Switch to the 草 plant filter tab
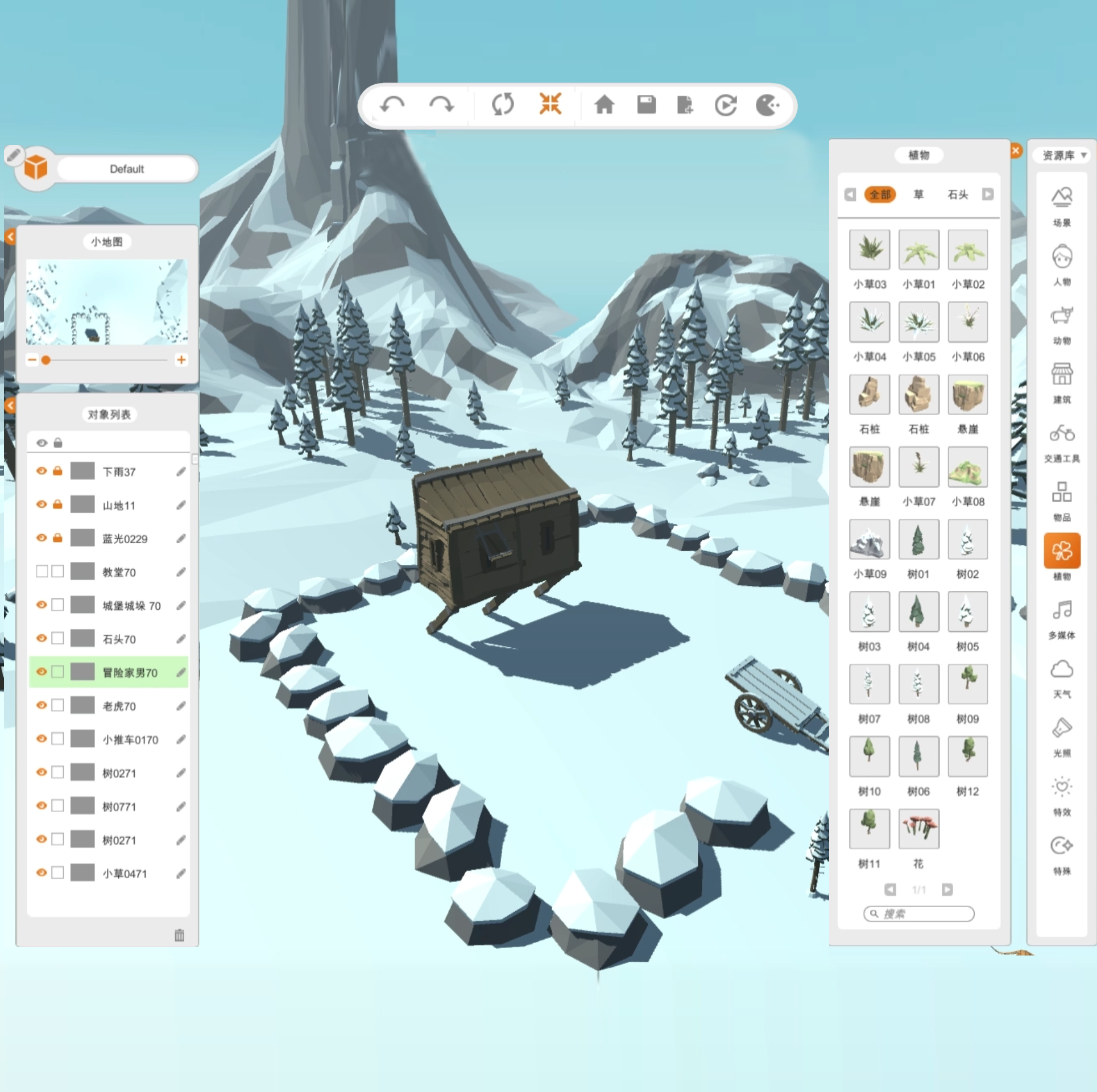The height and width of the screenshot is (1092, 1097). point(918,195)
